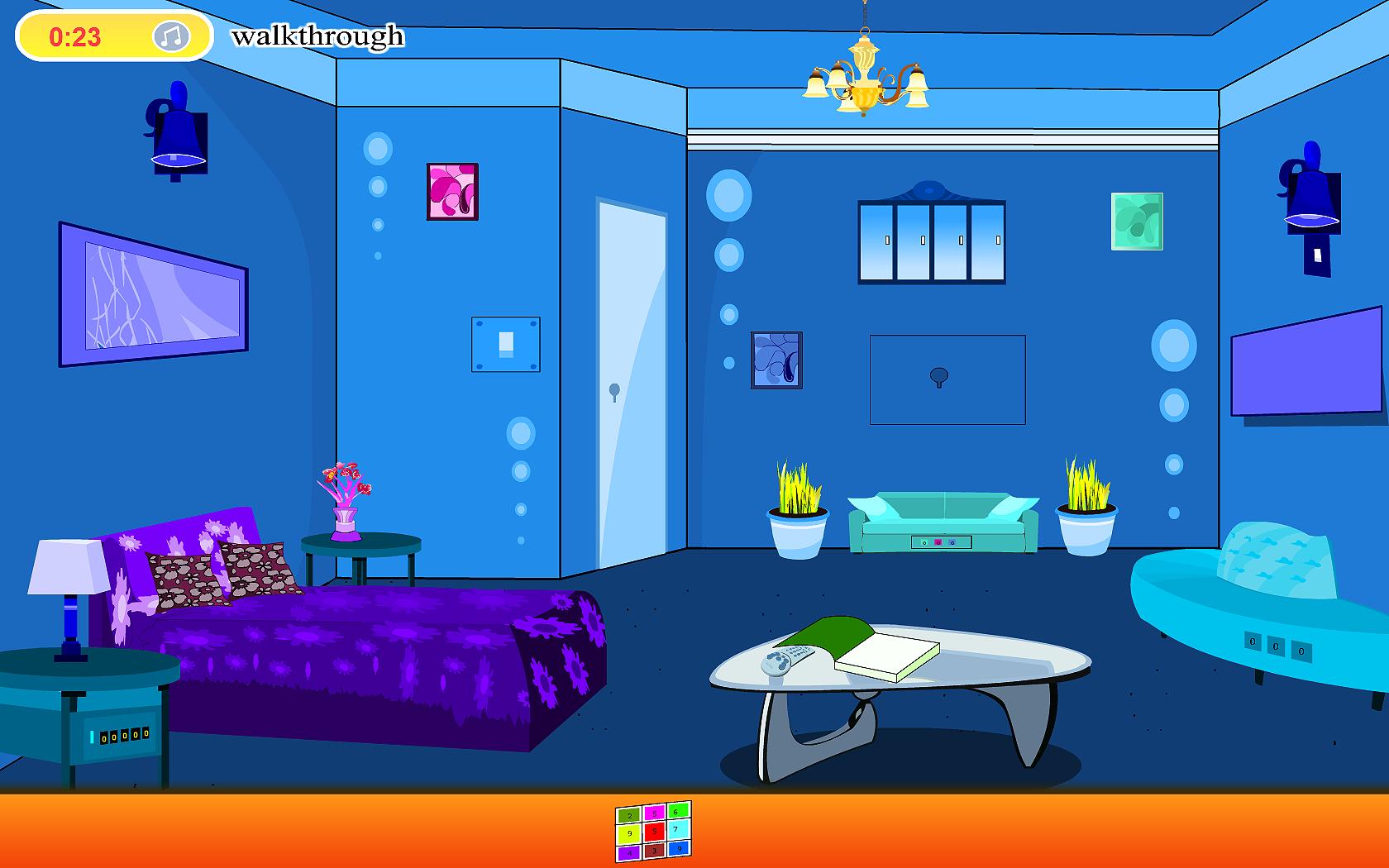This screenshot has height=868, width=1389.
Task: Toggle the light switch panel on the left wall
Action: (506, 345)
